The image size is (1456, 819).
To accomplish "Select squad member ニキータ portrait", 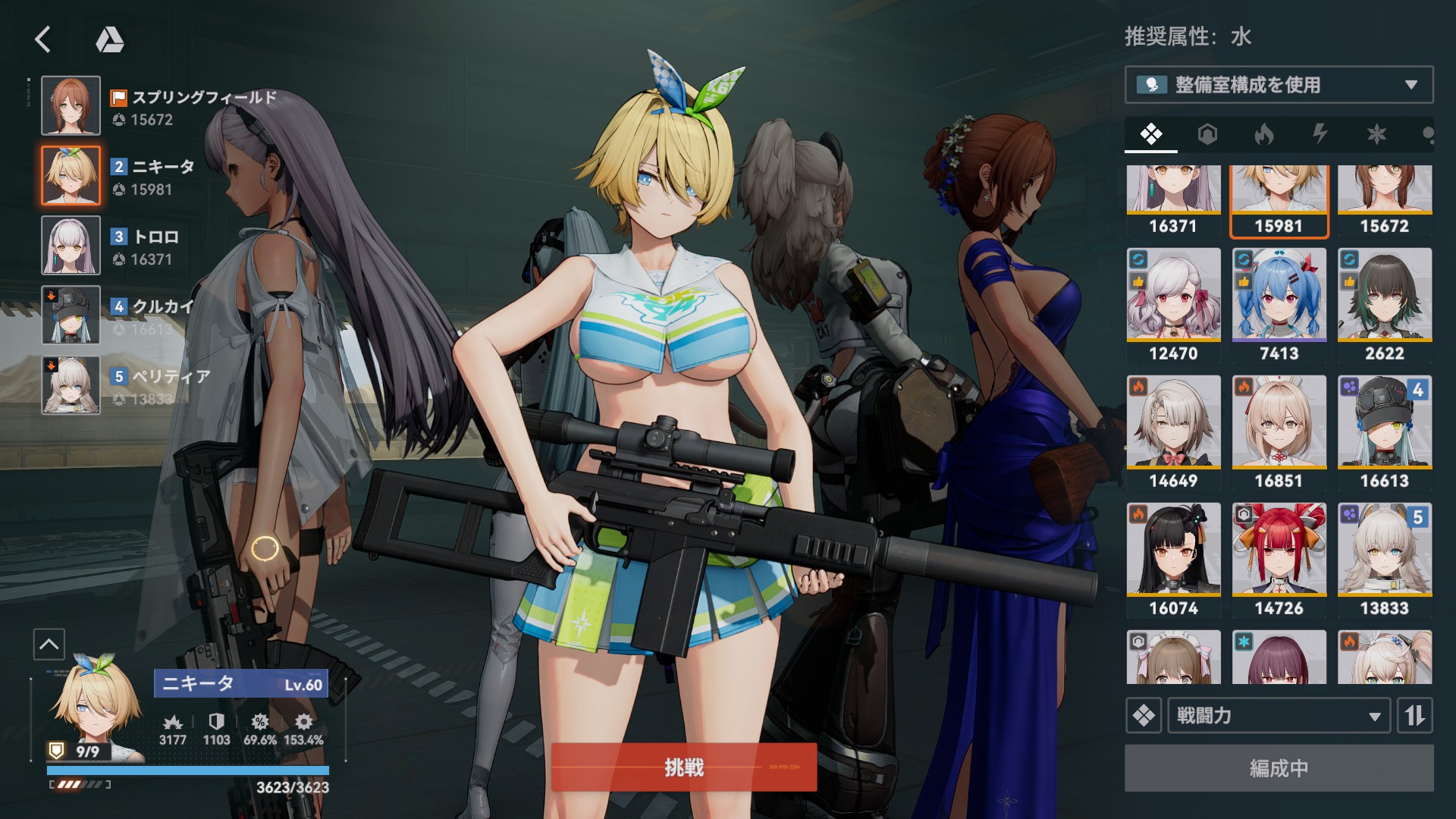I will (x=71, y=175).
